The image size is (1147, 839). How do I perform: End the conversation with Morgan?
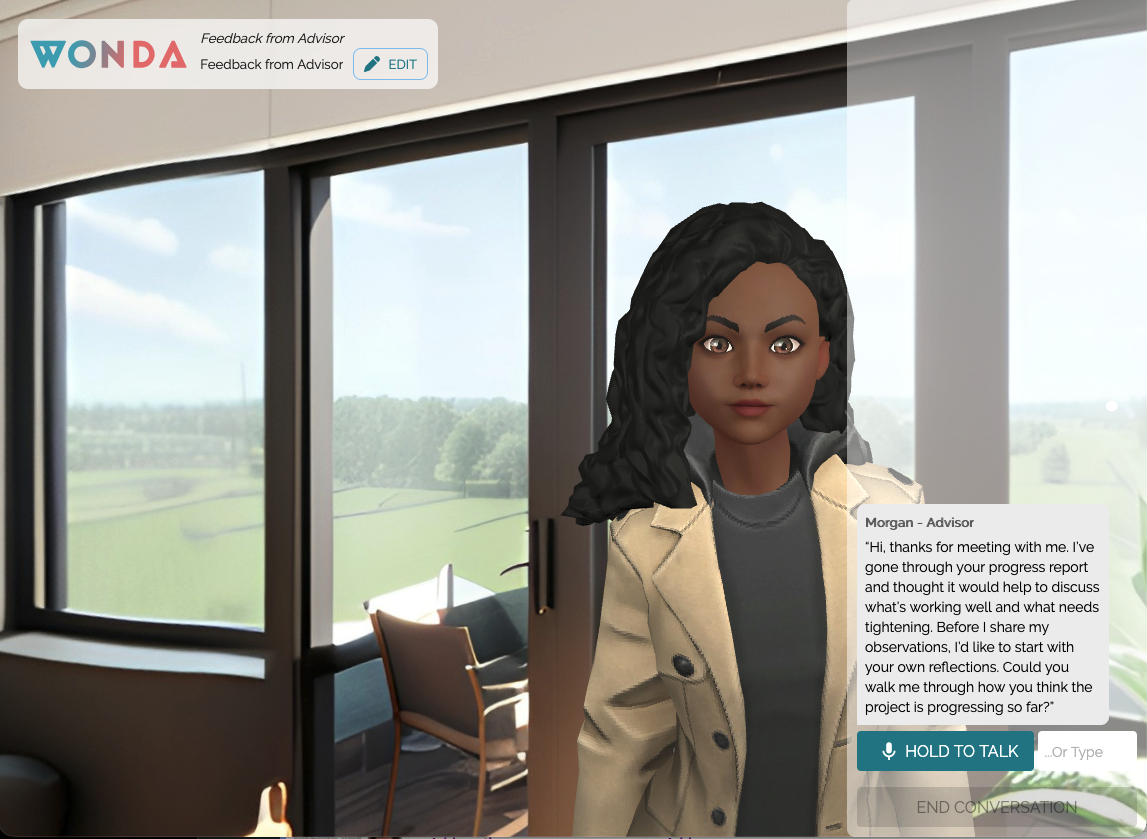(996, 807)
